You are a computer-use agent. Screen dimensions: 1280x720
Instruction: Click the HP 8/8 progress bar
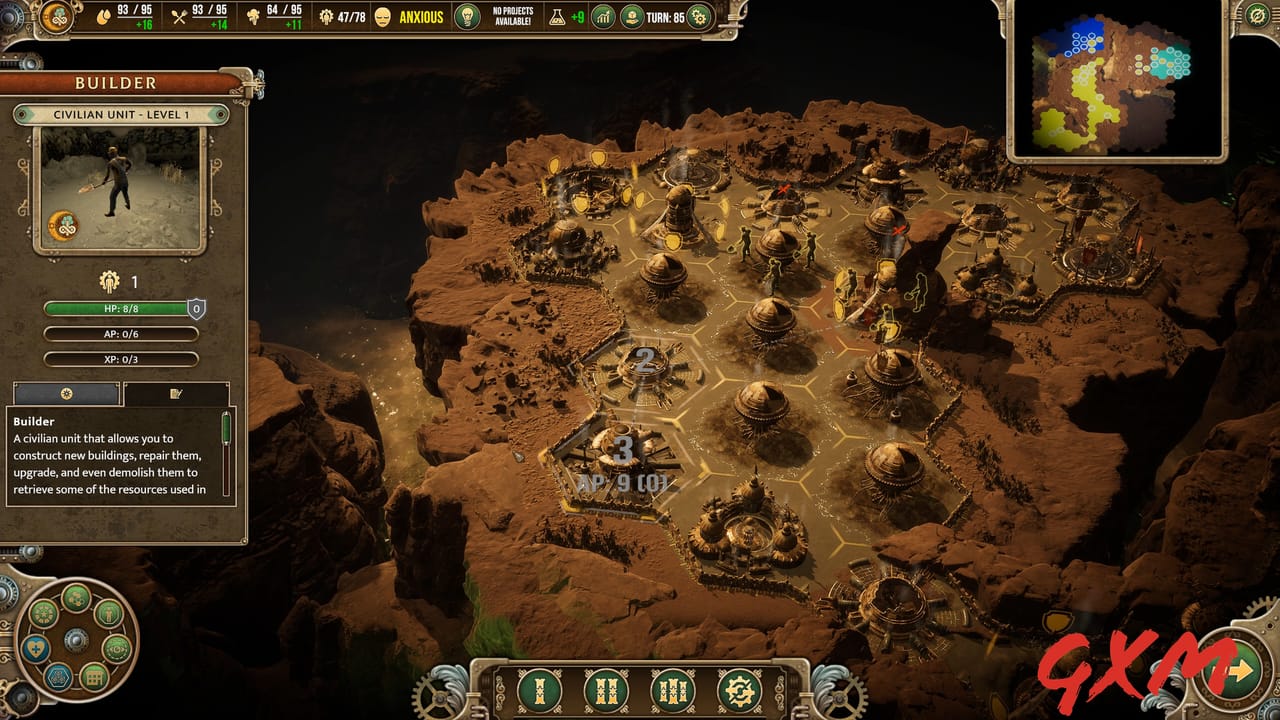pos(120,309)
